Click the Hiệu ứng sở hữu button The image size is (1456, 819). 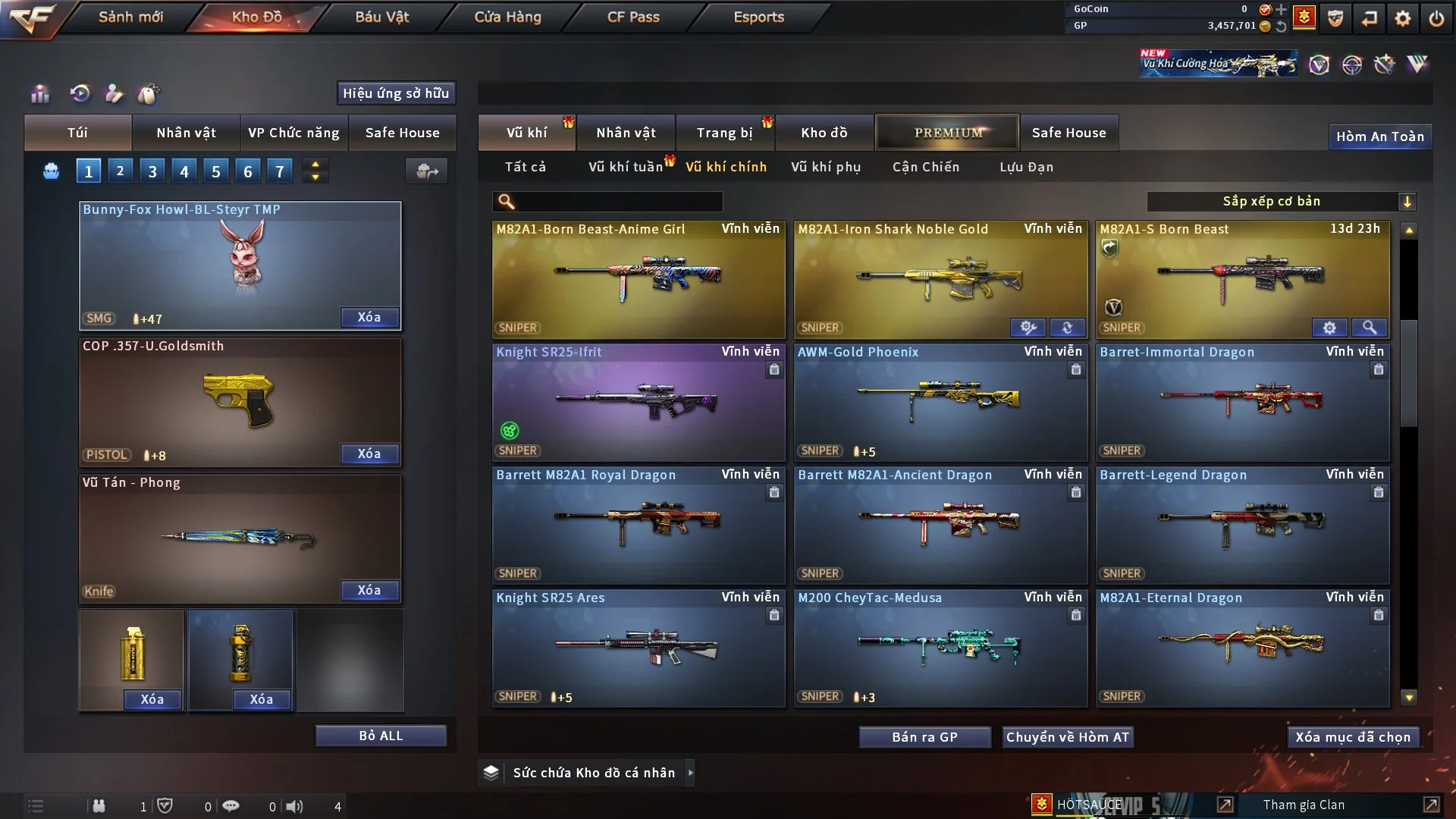396,93
